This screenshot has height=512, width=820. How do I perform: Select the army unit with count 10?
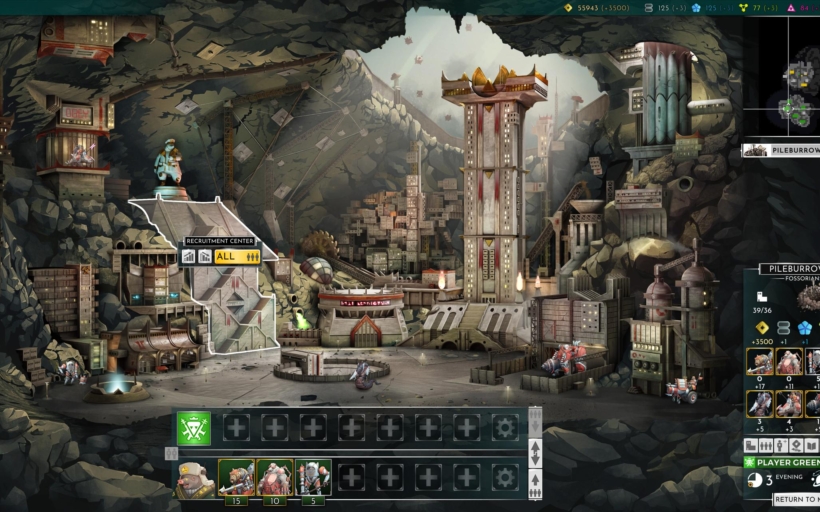tap(274, 477)
